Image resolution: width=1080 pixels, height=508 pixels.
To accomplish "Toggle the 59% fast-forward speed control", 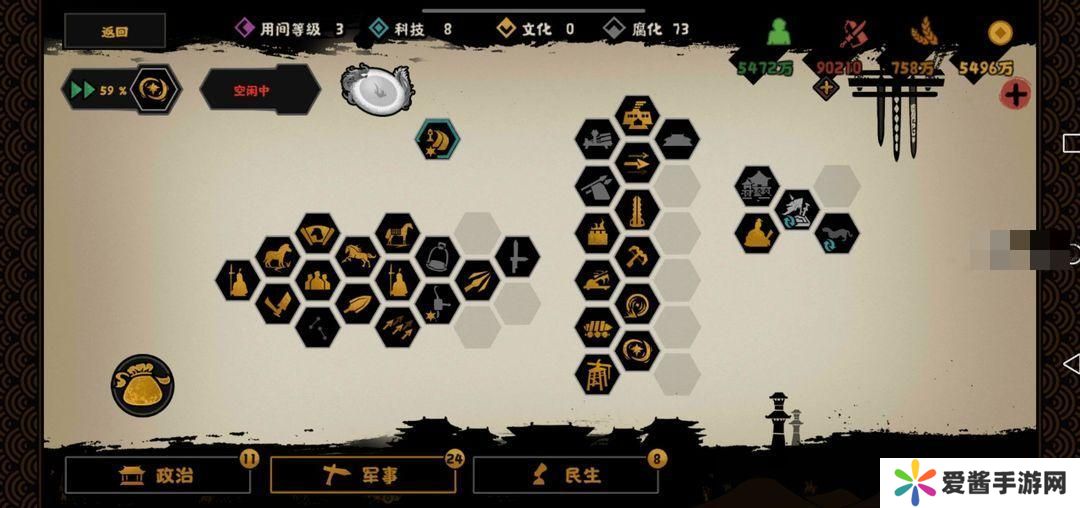I will click(x=122, y=90).
